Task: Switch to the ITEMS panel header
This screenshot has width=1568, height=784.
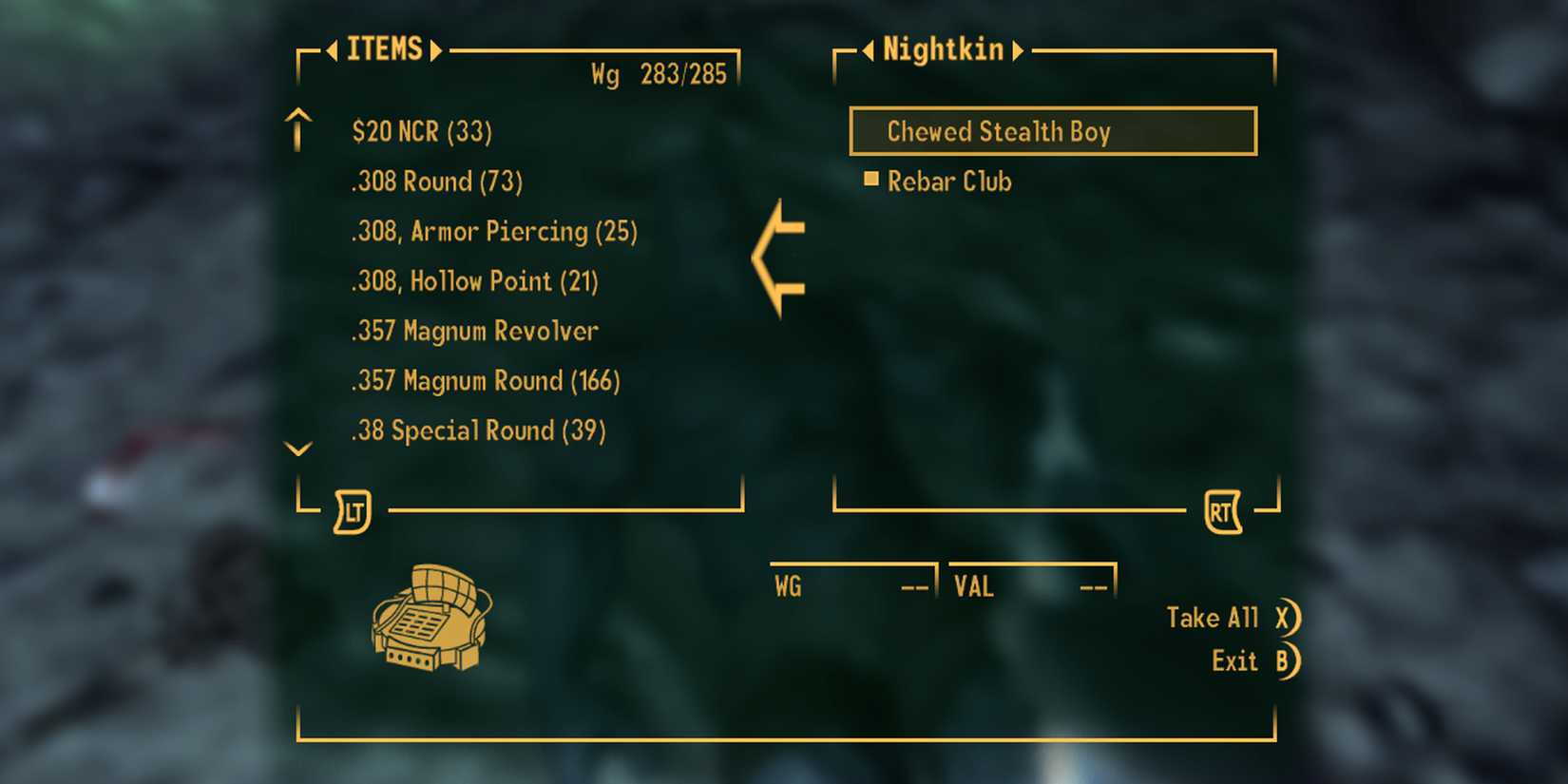Action: pos(384,49)
